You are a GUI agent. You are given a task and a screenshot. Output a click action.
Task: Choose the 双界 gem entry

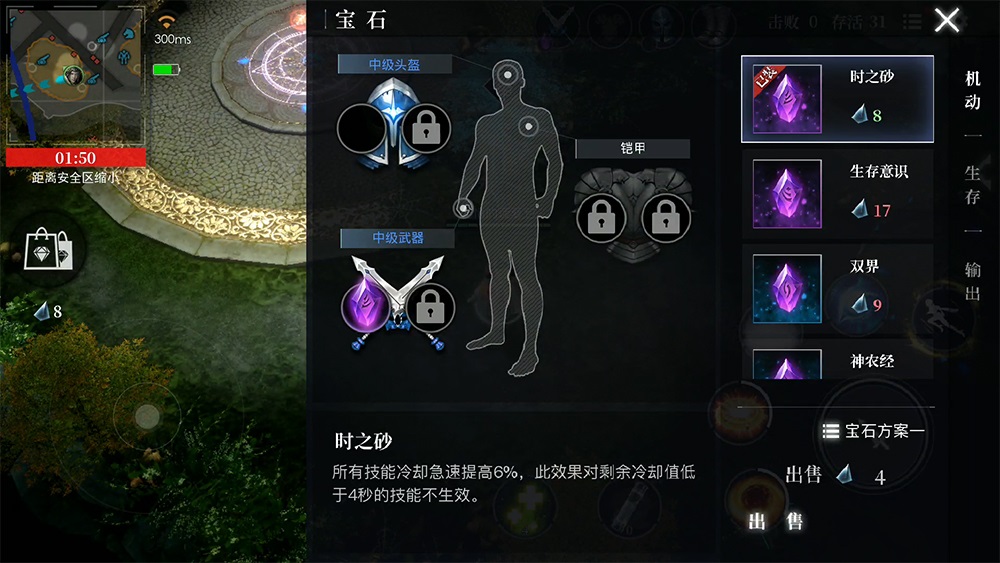coord(837,287)
